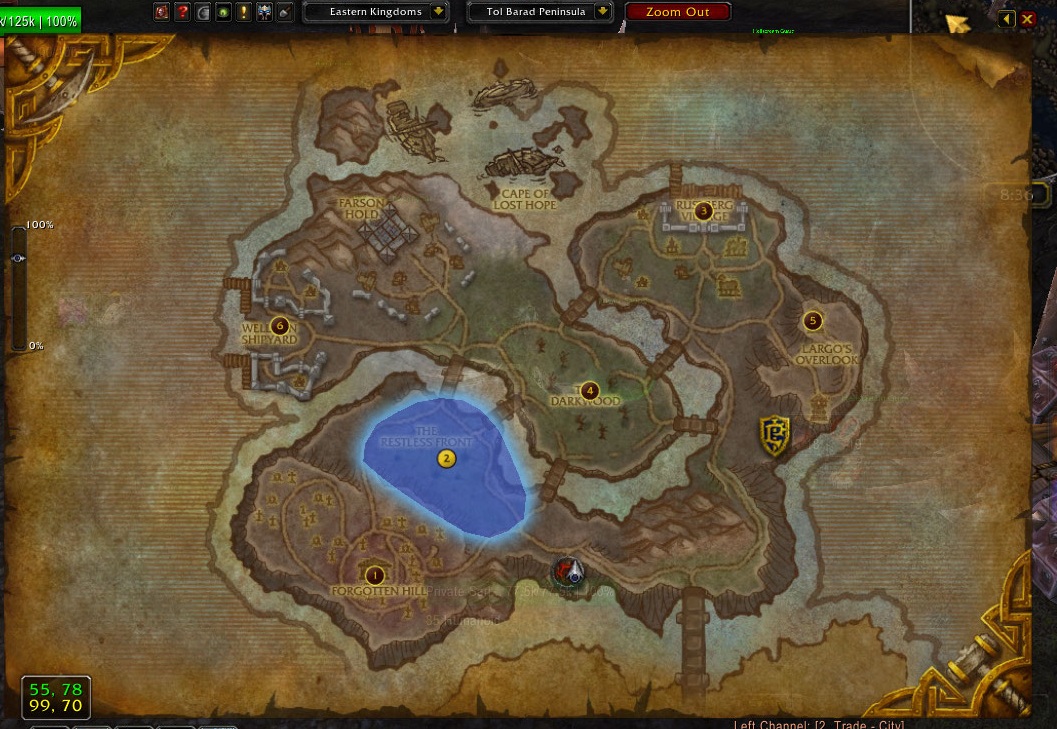Click the Zoom Out button

click(677, 12)
